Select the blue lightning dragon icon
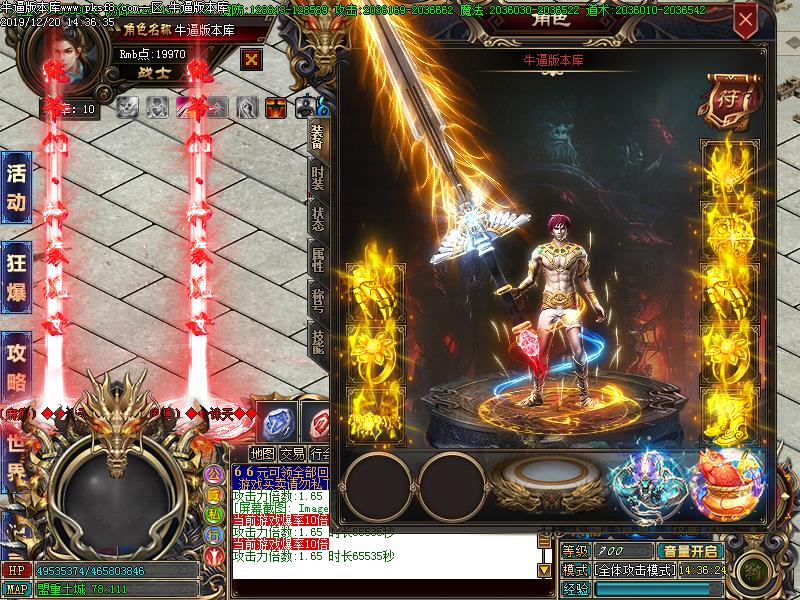The width and height of the screenshot is (800, 600). pyautogui.click(x=645, y=485)
